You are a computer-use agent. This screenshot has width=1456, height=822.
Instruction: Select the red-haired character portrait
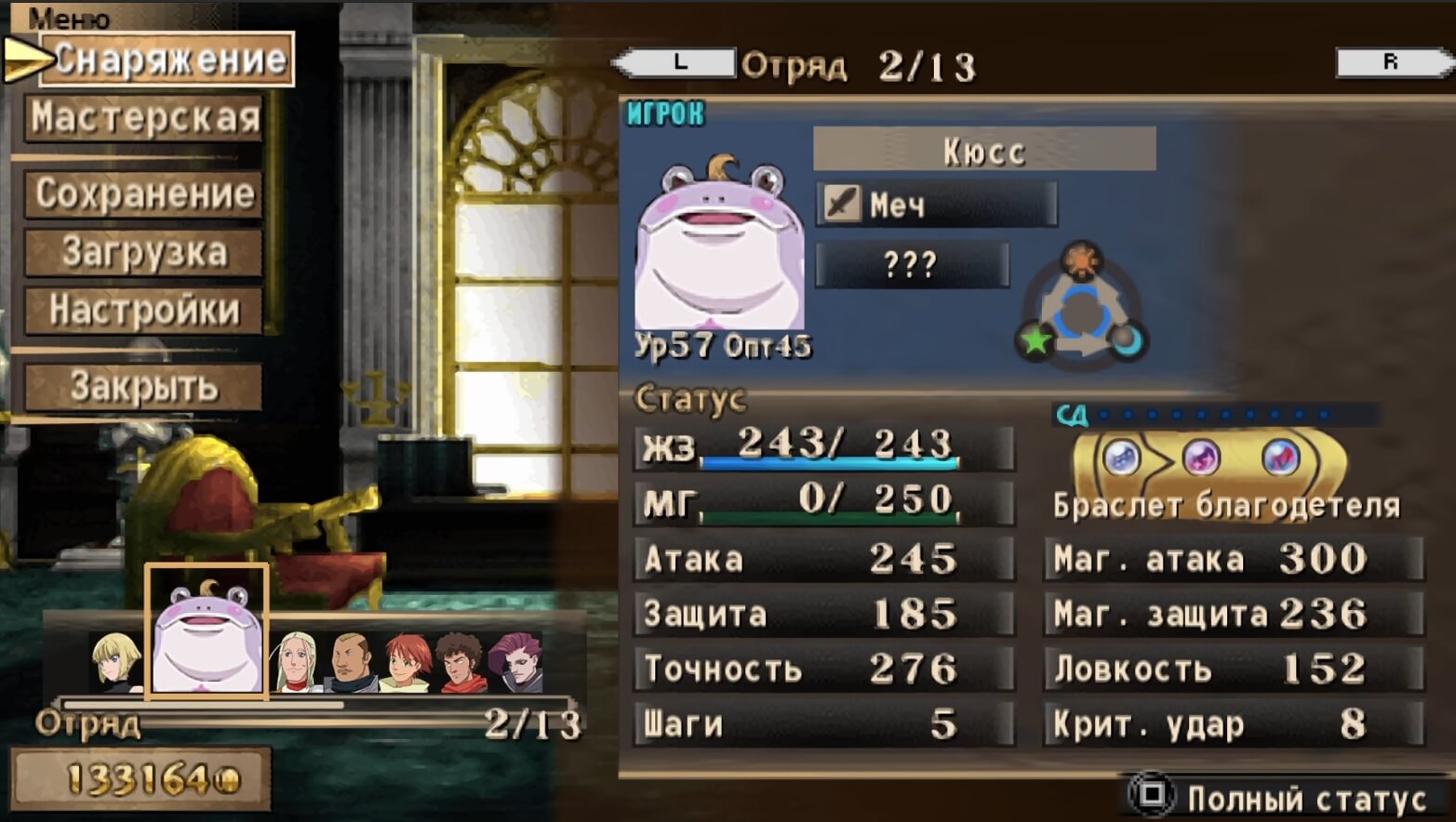[407, 662]
